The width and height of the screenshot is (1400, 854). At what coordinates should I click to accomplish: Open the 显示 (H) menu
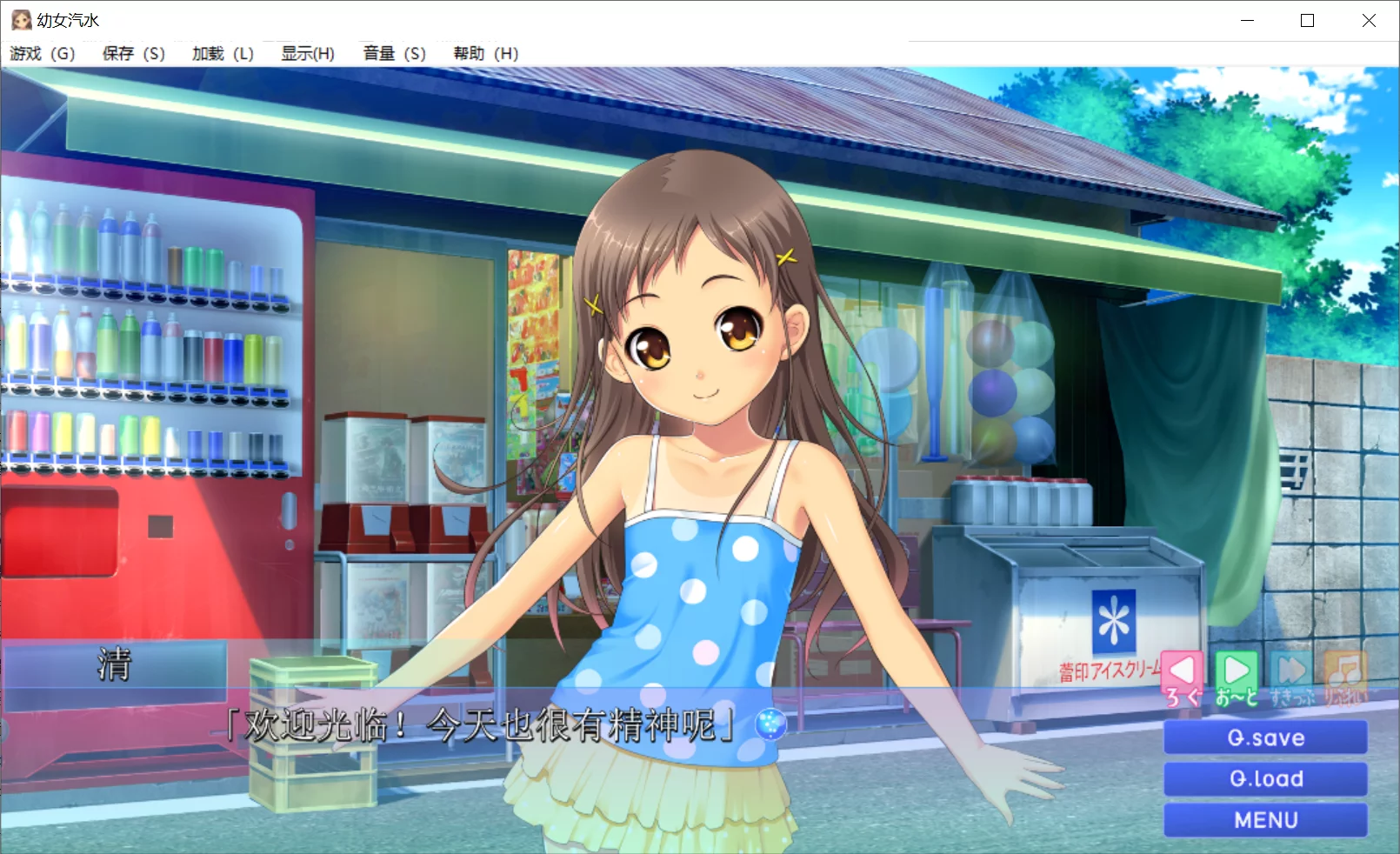[308, 54]
